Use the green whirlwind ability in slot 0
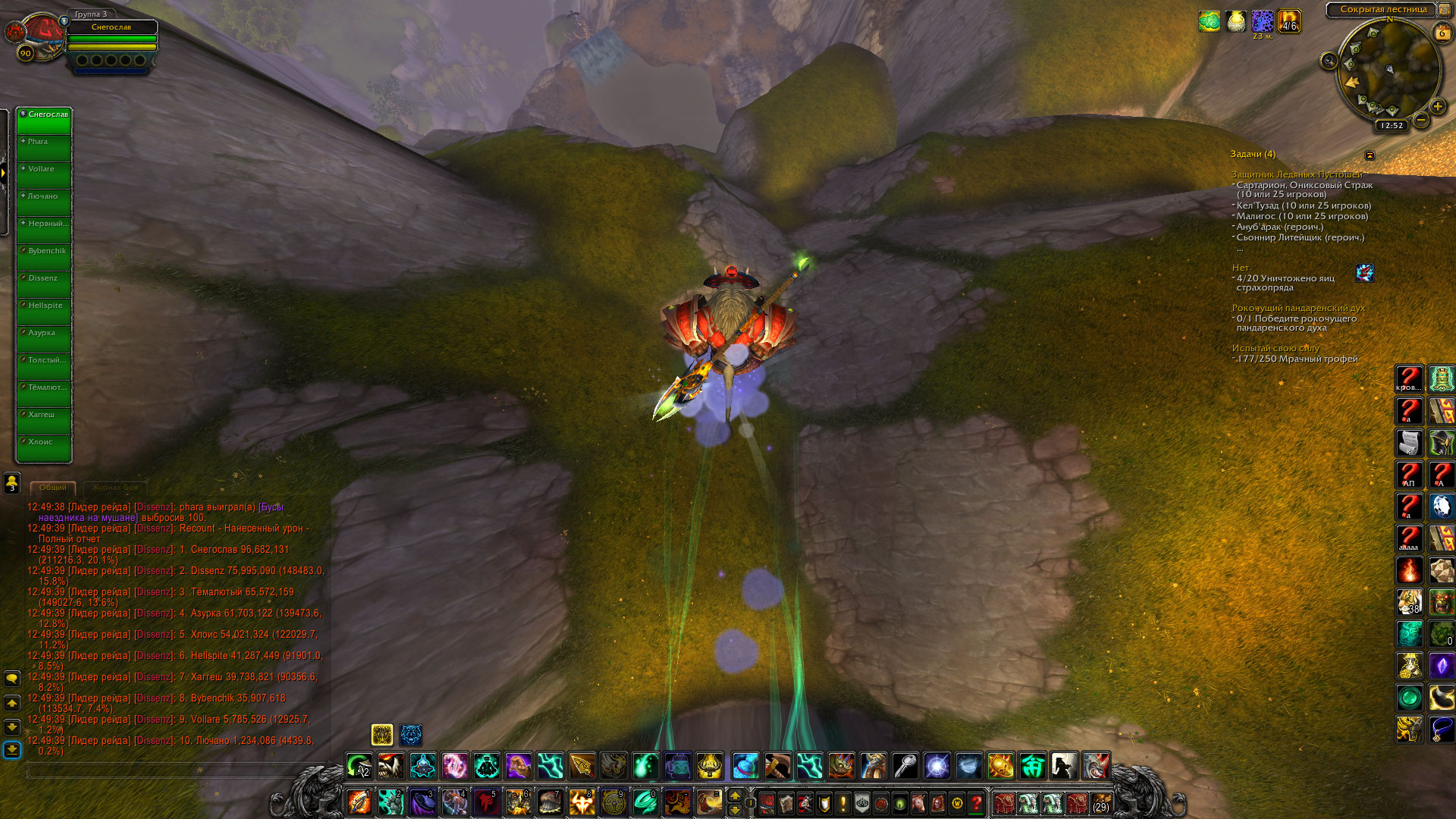Screen dimensions: 1456x819 pos(645,802)
